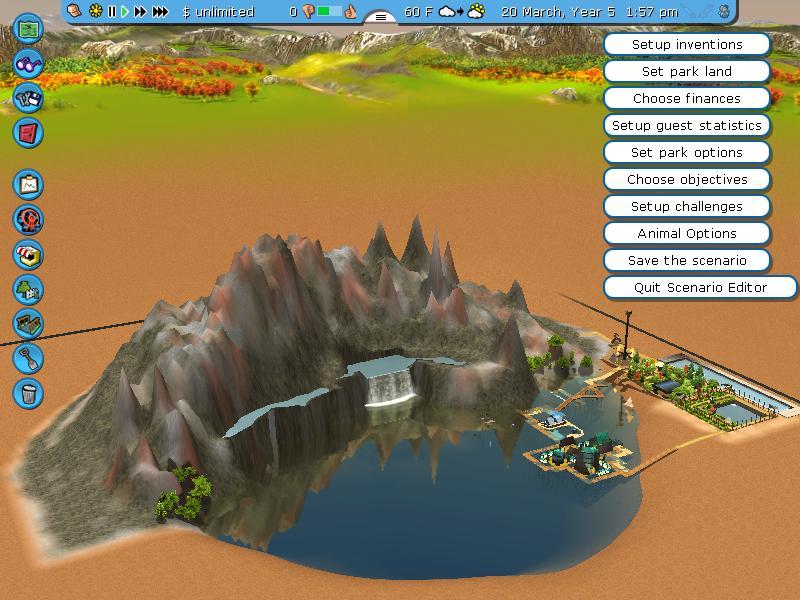
Task: Save the scenario
Action: pyautogui.click(x=687, y=261)
